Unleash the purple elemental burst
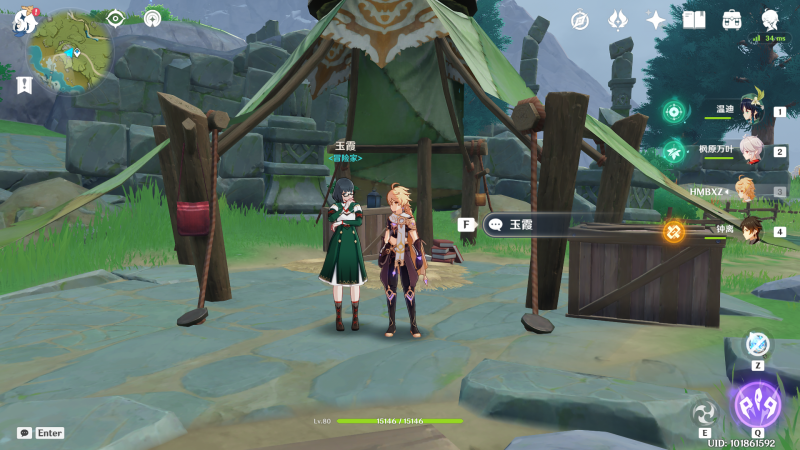800x450 pixels. [x=757, y=404]
